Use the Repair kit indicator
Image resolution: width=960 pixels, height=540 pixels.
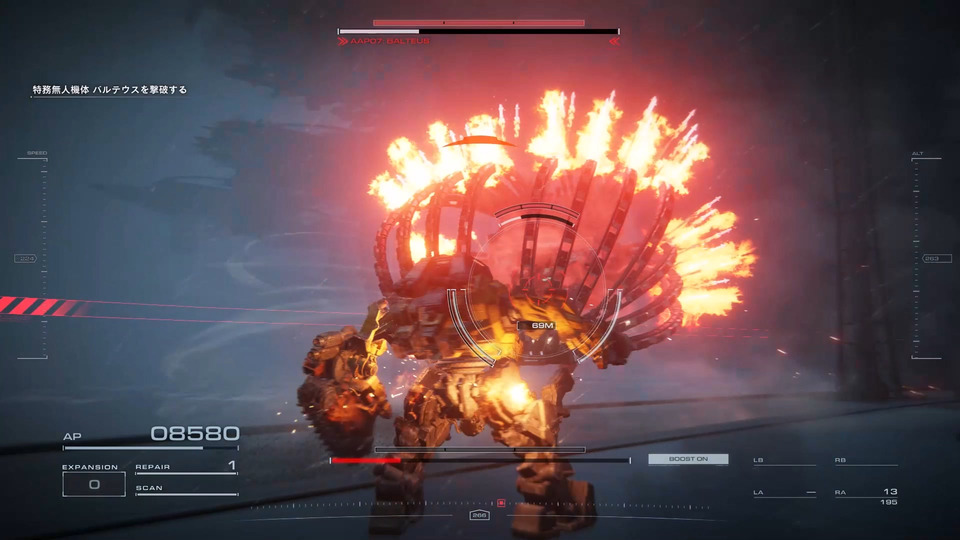(186, 467)
